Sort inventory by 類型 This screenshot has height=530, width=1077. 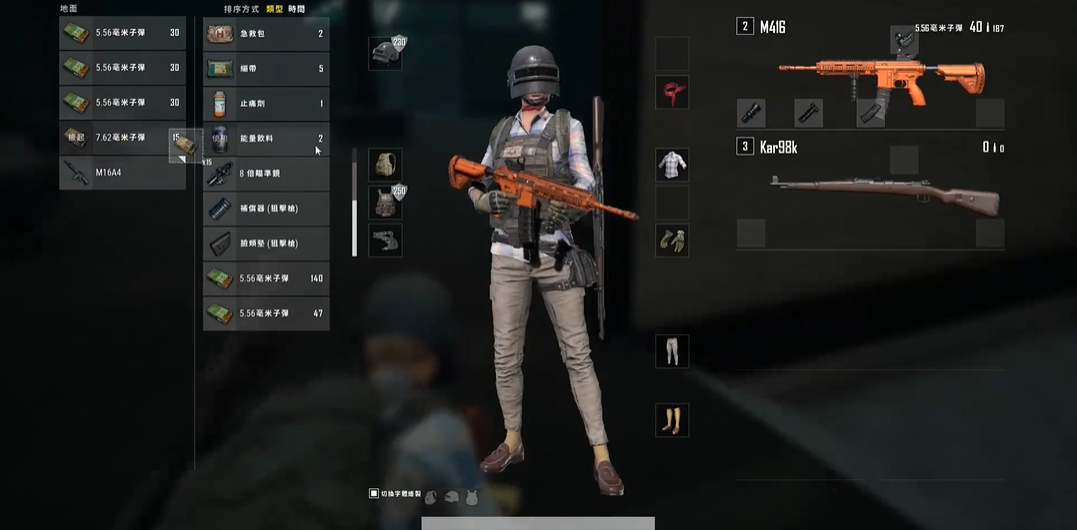point(273,9)
